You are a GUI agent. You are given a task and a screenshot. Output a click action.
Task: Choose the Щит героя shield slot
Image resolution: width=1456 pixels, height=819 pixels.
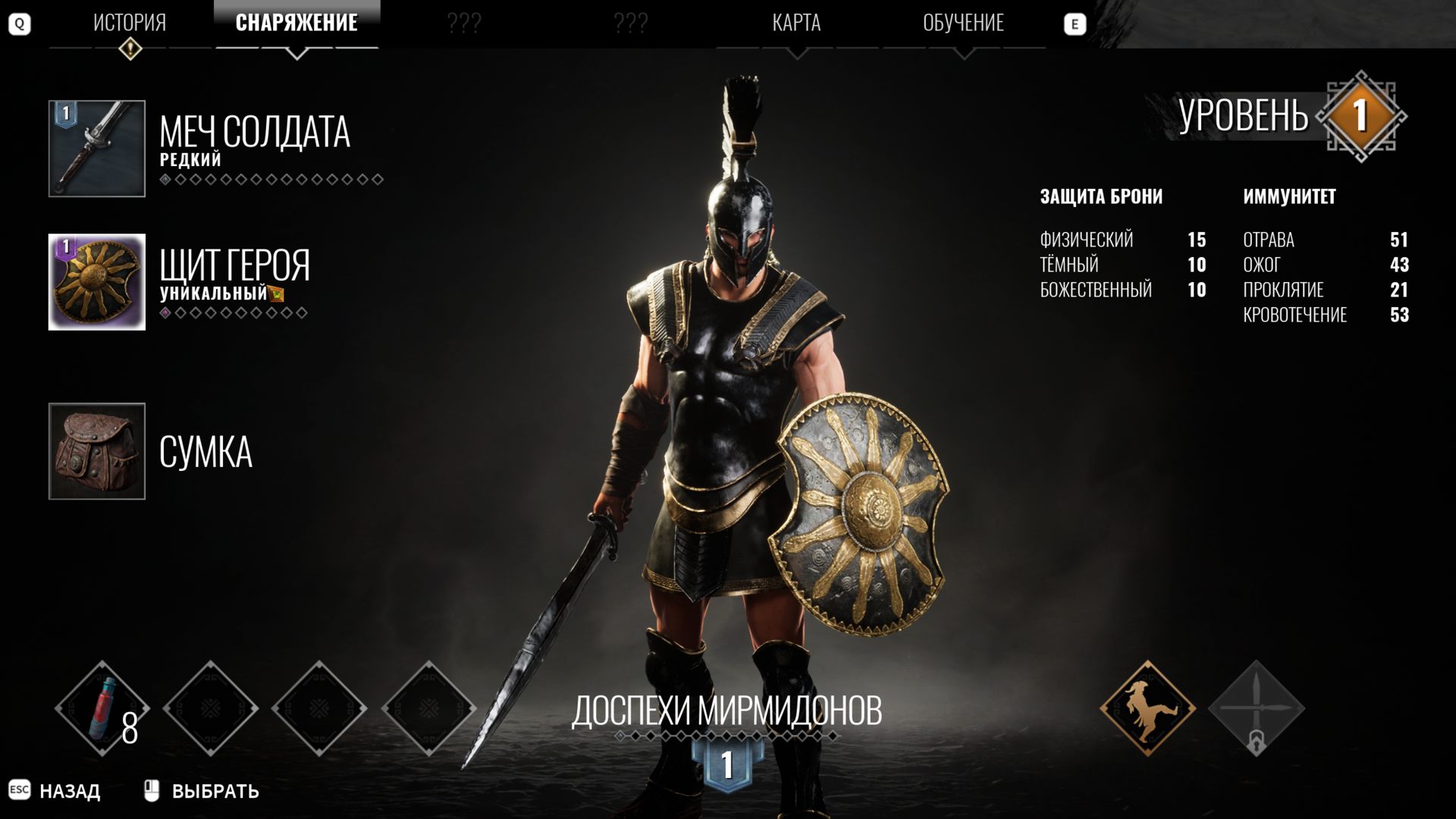(x=97, y=282)
